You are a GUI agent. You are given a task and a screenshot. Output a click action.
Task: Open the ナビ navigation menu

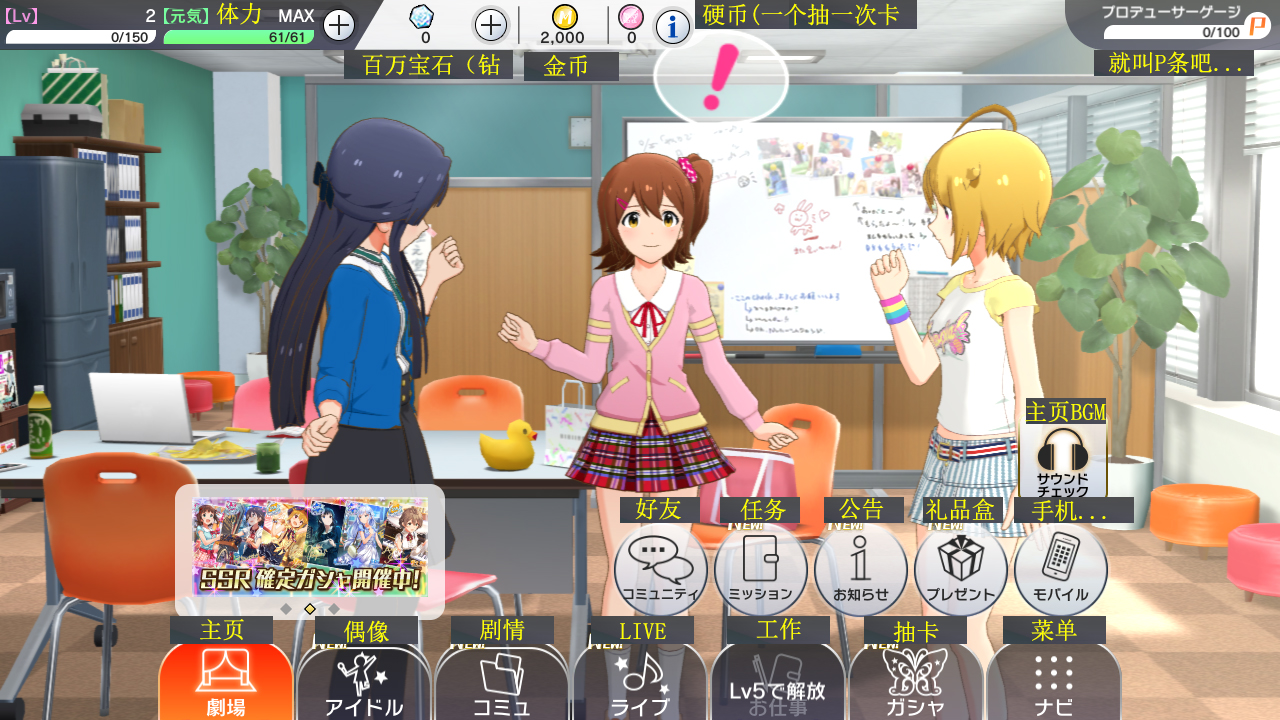click(x=1054, y=684)
